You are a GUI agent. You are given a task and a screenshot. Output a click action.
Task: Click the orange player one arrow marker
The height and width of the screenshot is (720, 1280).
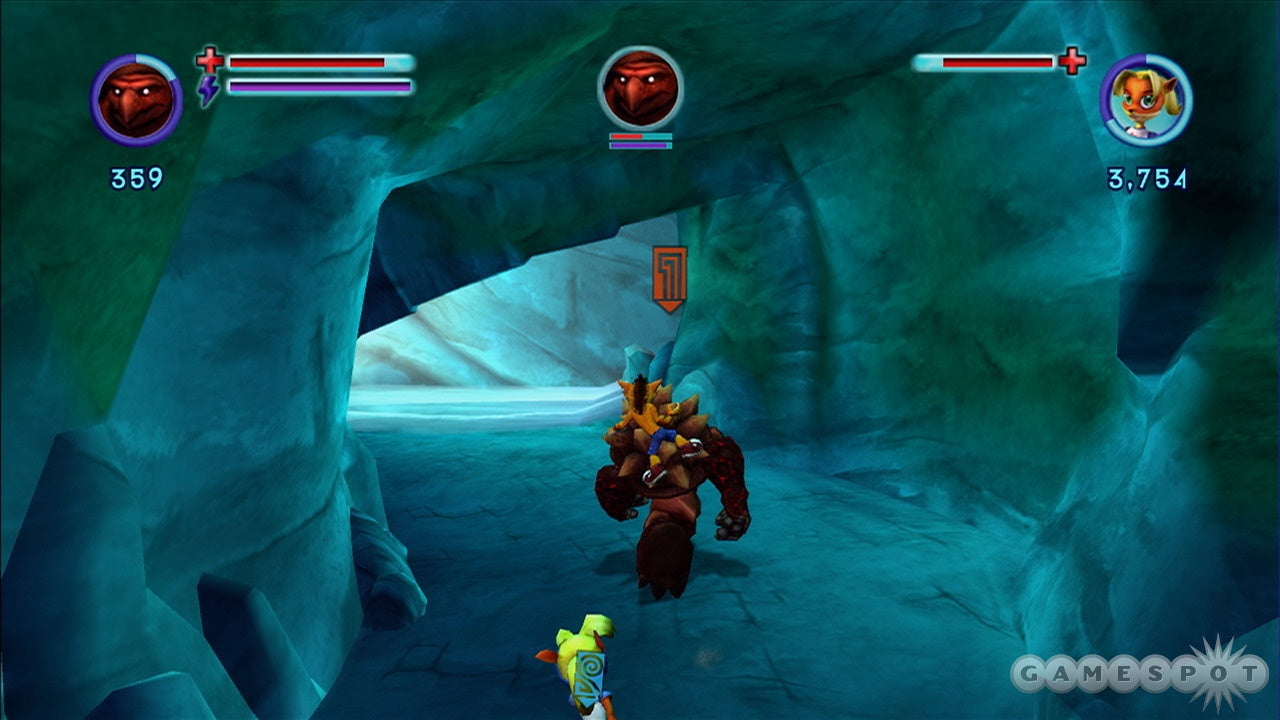pyautogui.click(x=669, y=277)
